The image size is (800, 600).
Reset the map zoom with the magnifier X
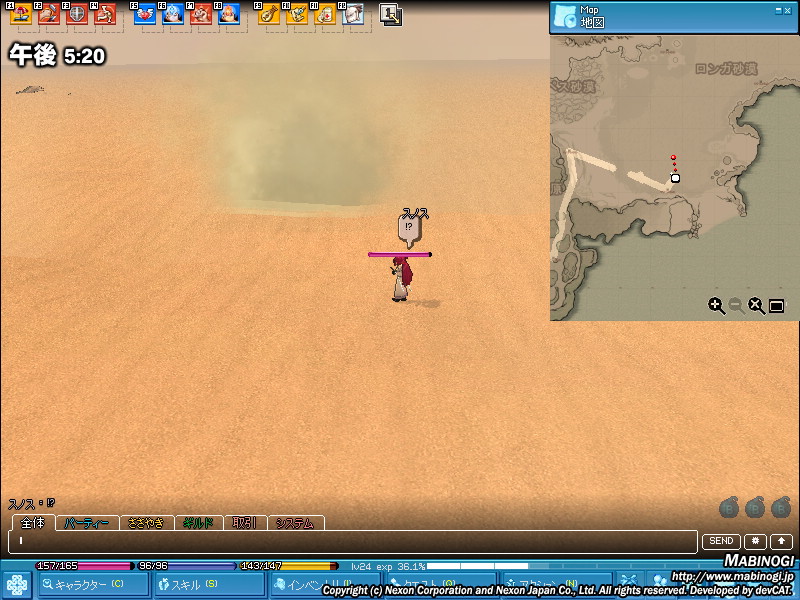(757, 306)
